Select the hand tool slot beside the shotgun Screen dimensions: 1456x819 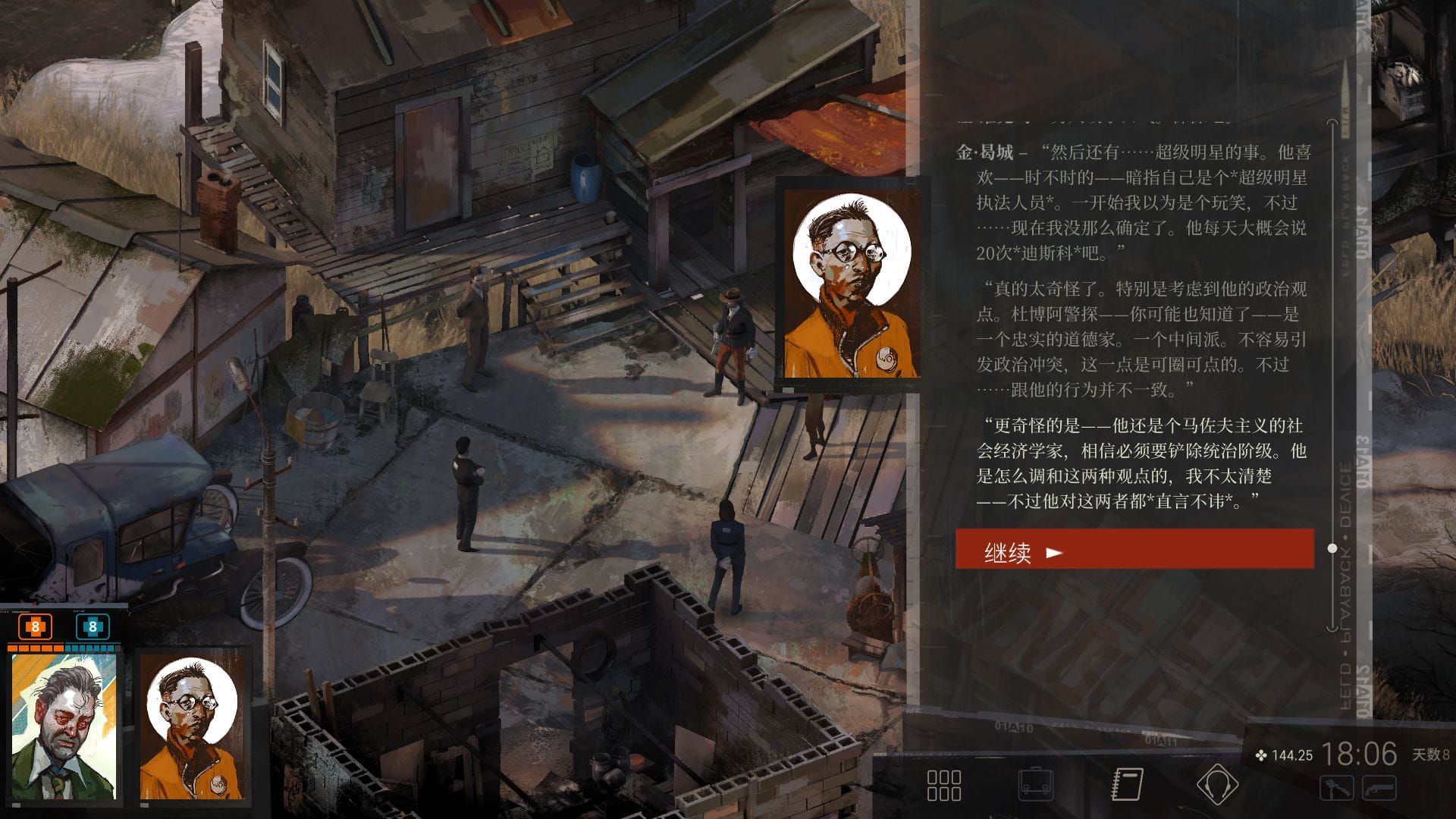[x=1337, y=788]
